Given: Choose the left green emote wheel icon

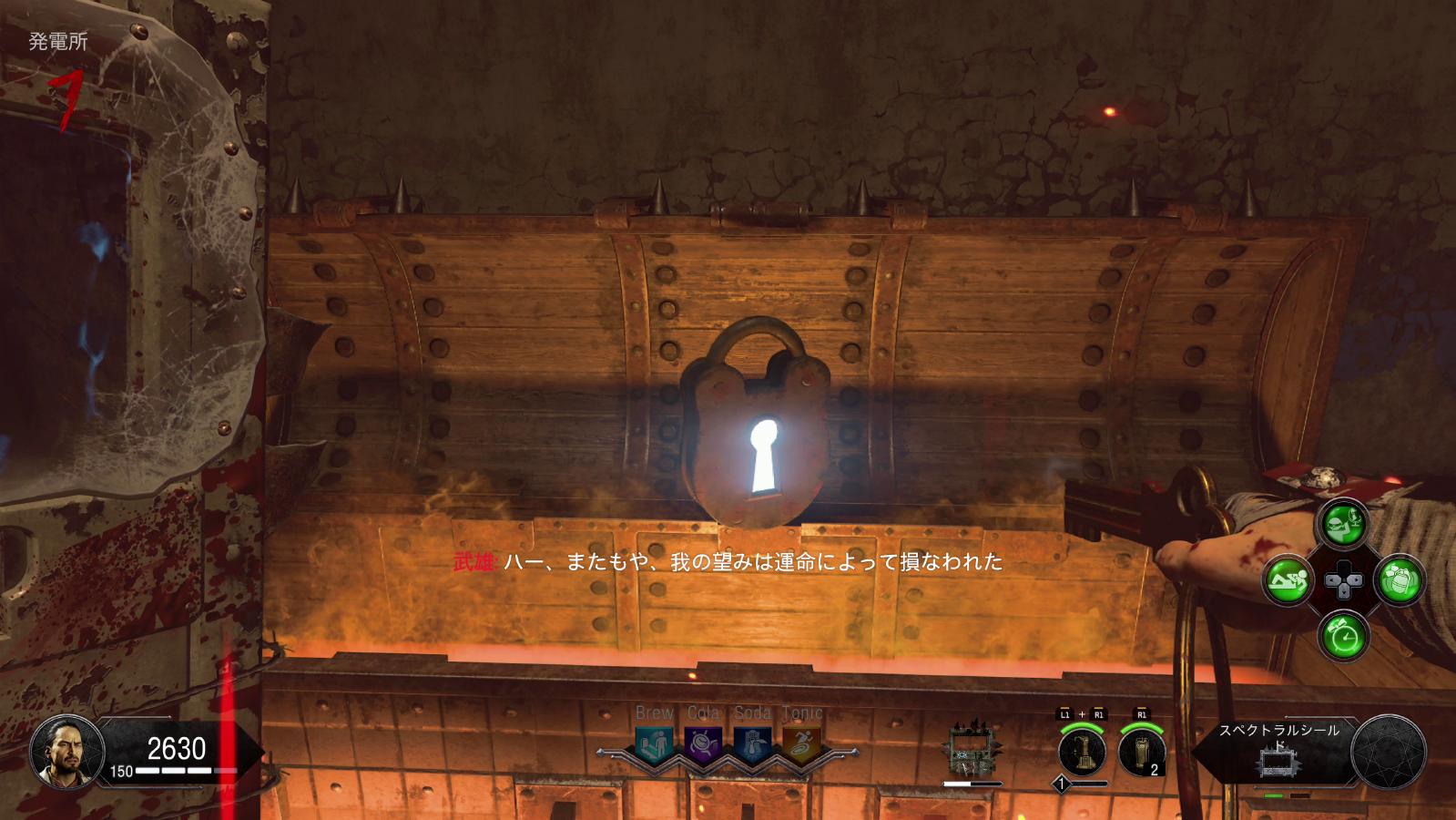Looking at the screenshot, I should click(x=1288, y=579).
